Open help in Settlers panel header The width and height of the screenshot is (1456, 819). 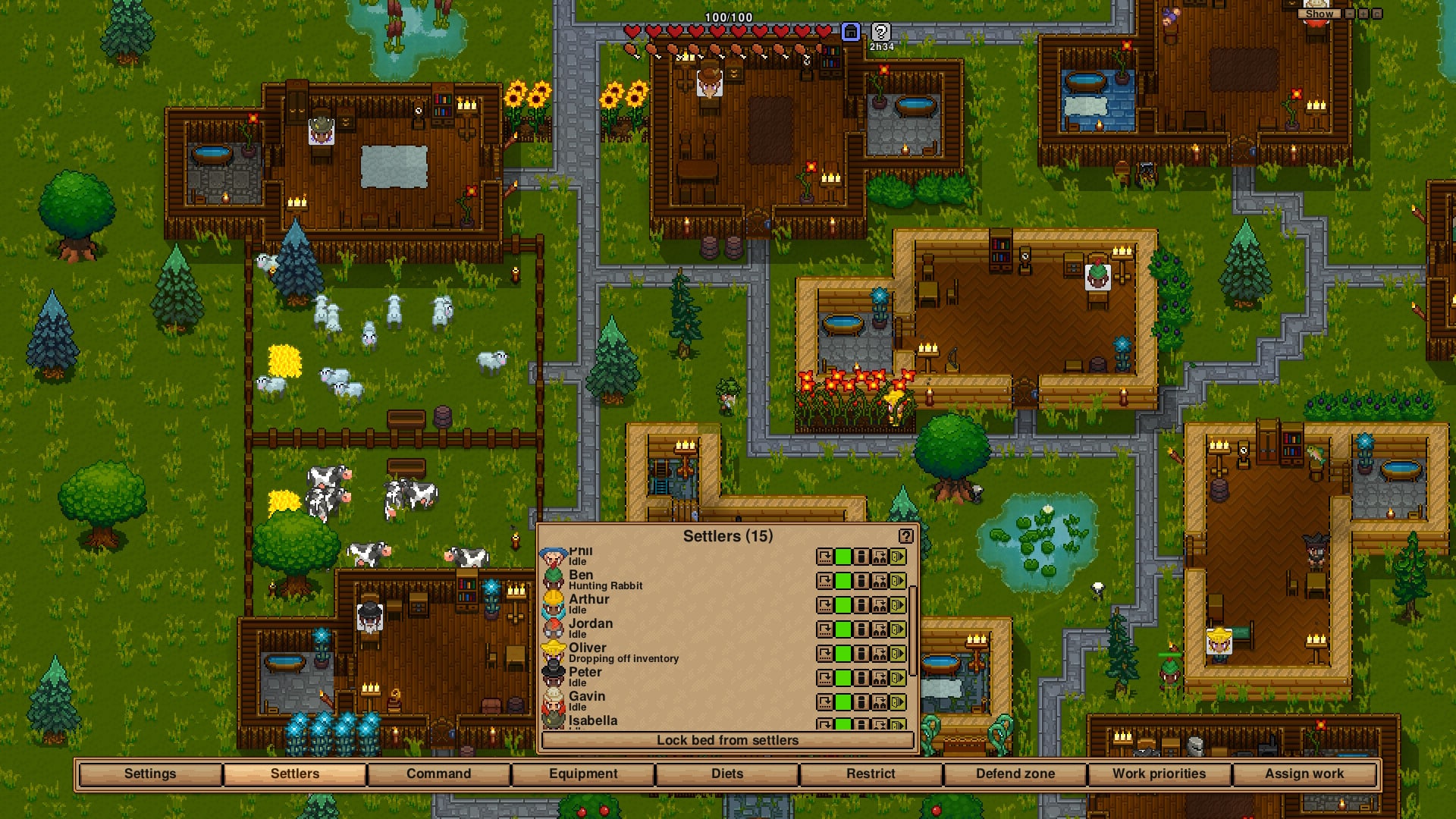click(x=905, y=536)
